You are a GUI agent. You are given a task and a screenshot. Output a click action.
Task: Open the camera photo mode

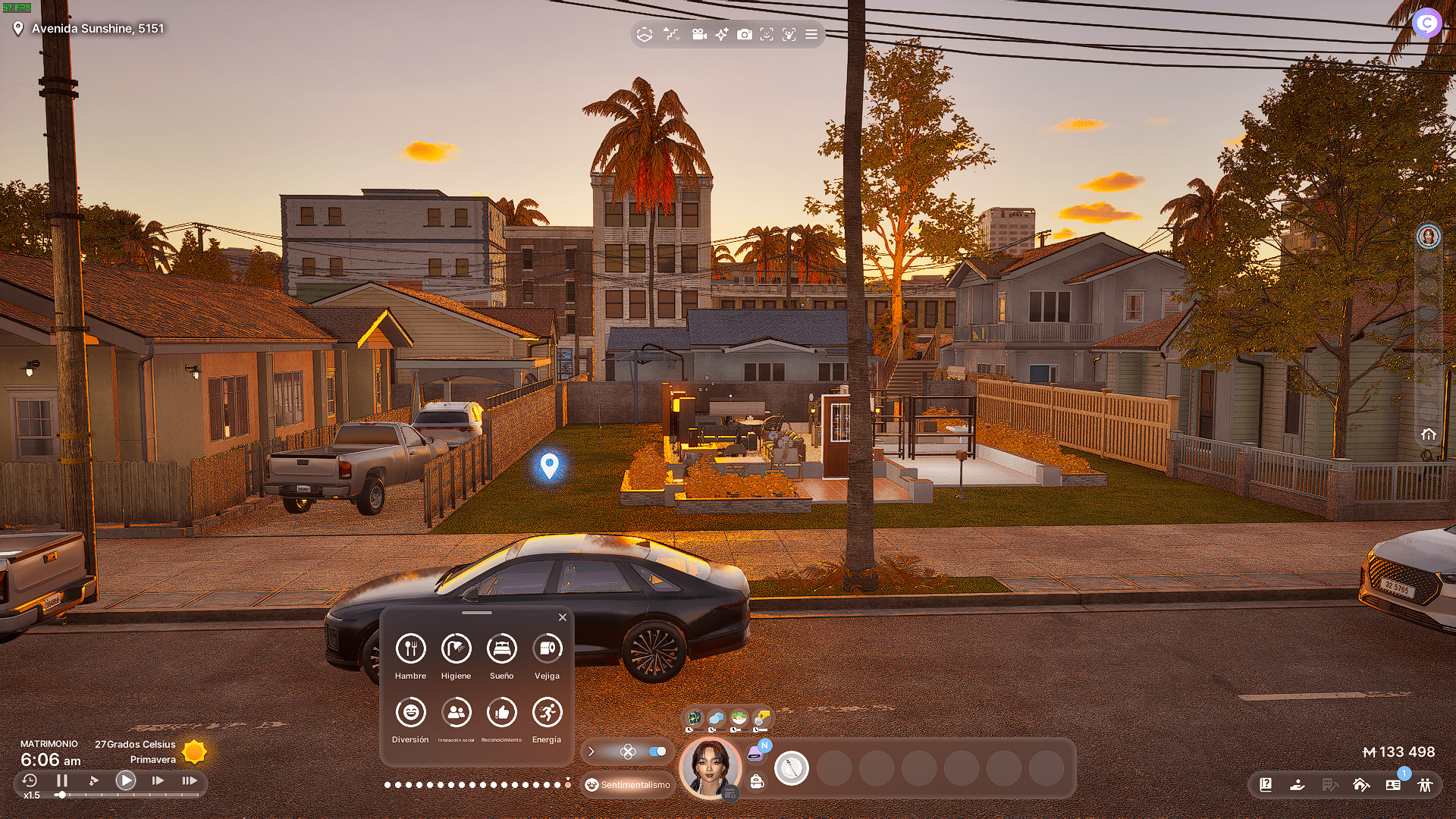pyautogui.click(x=745, y=34)
